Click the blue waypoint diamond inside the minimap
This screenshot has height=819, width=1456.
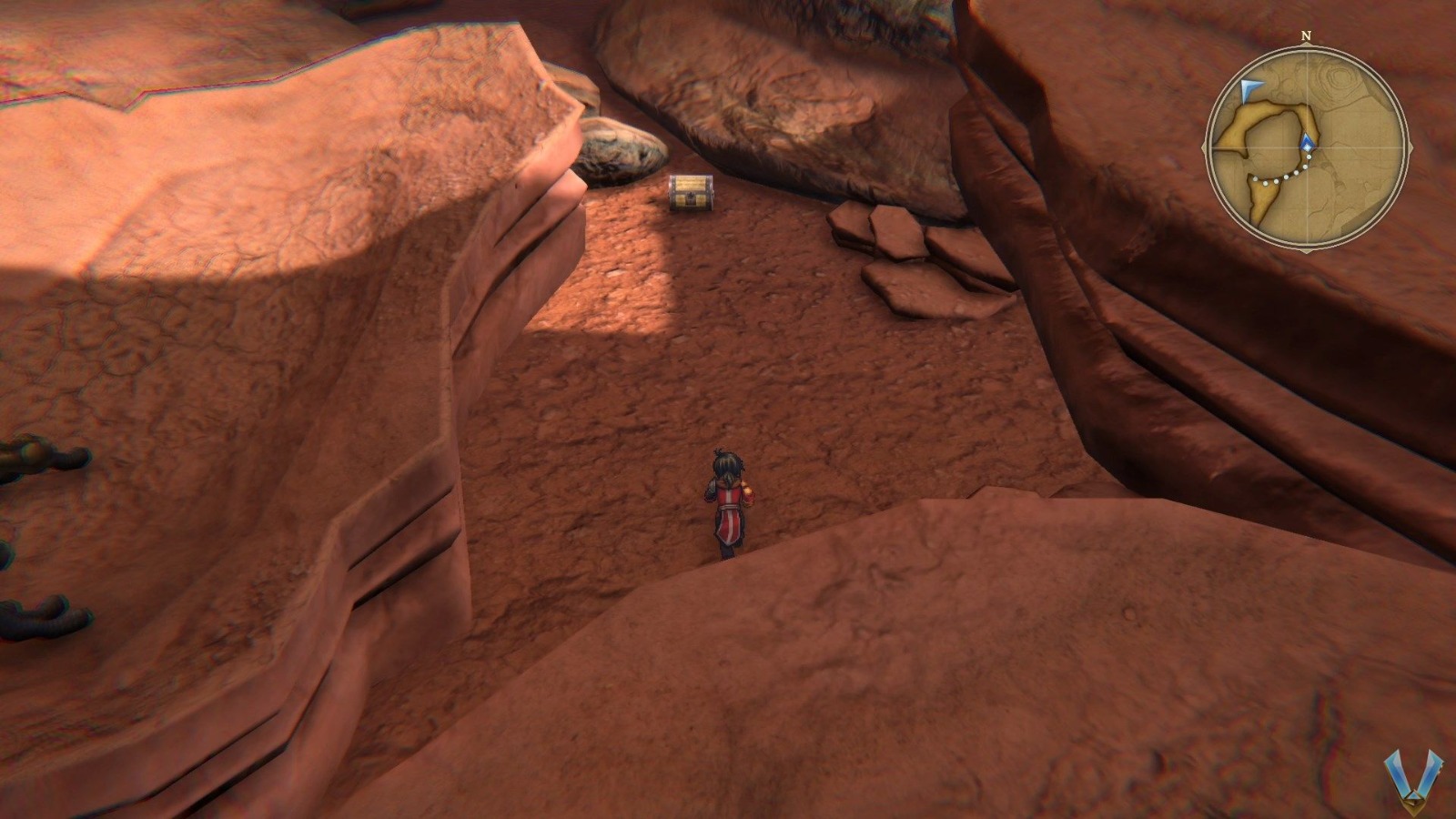coord(1307,143)
